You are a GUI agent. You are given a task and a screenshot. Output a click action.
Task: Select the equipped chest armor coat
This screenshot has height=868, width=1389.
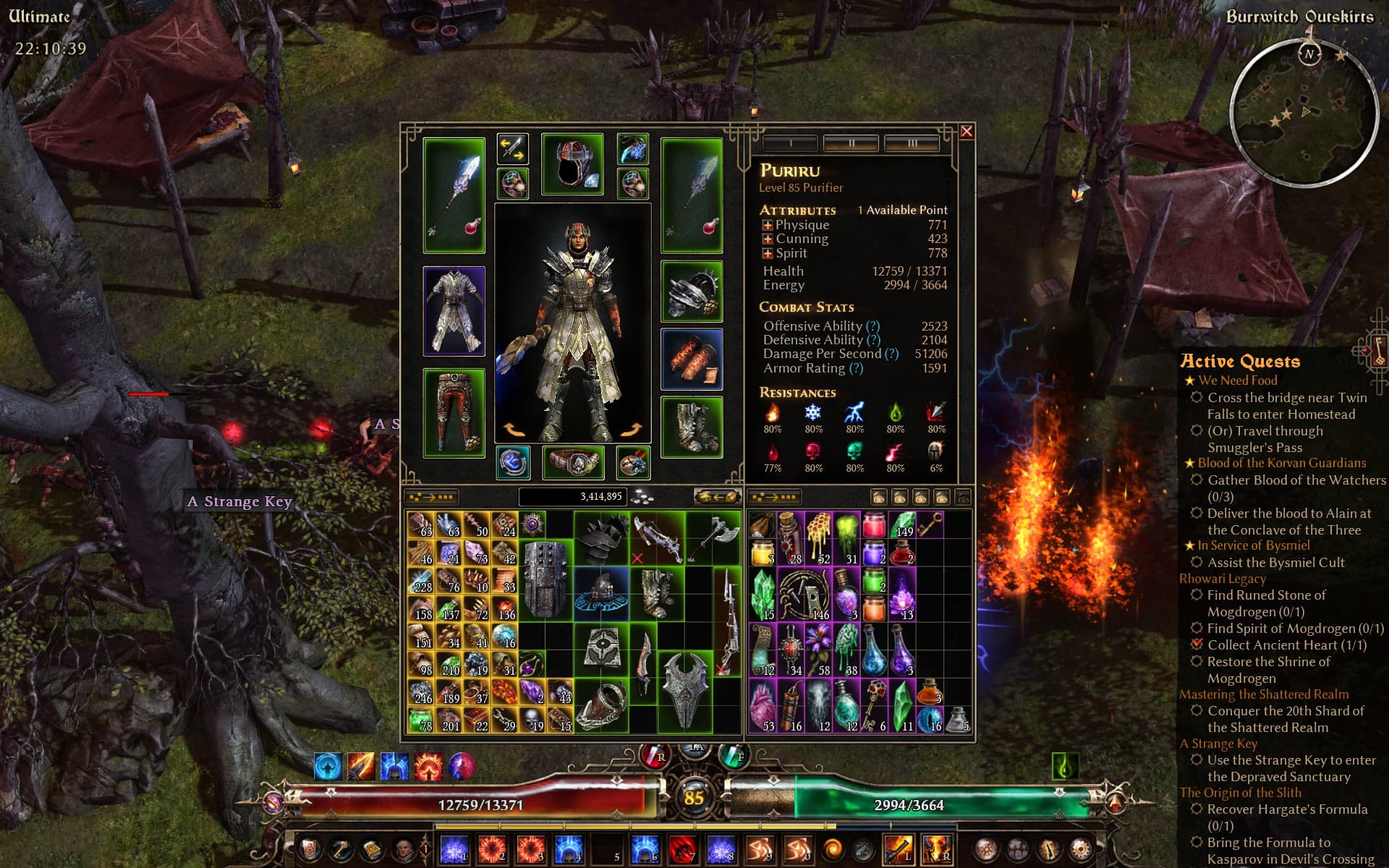(x=454, y=311)
